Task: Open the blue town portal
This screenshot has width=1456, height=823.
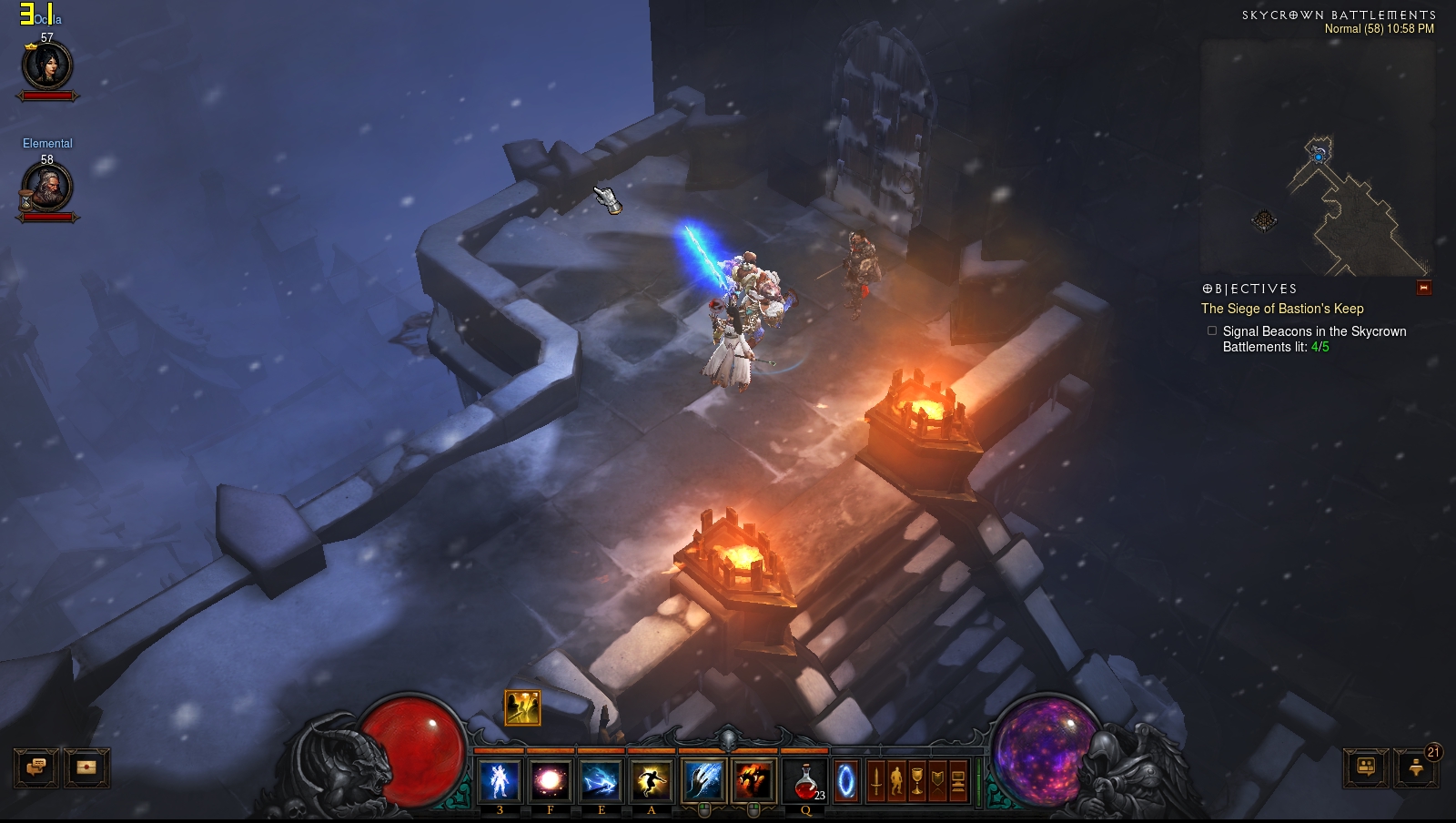Action: (x=846, y=781)
